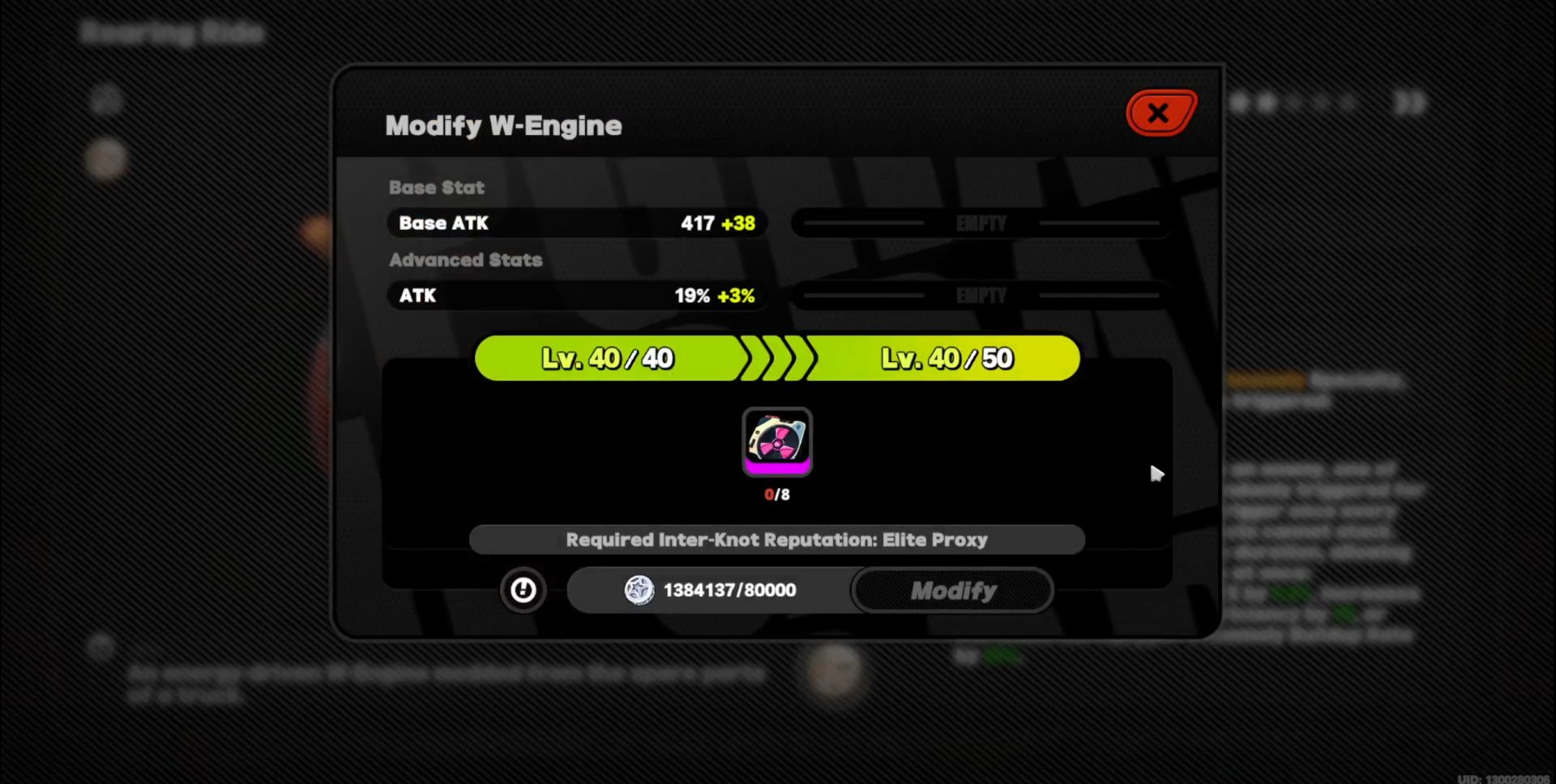Select the first EMPTY stat slot
Screen dimensions: 1556x784
(980, 224)
